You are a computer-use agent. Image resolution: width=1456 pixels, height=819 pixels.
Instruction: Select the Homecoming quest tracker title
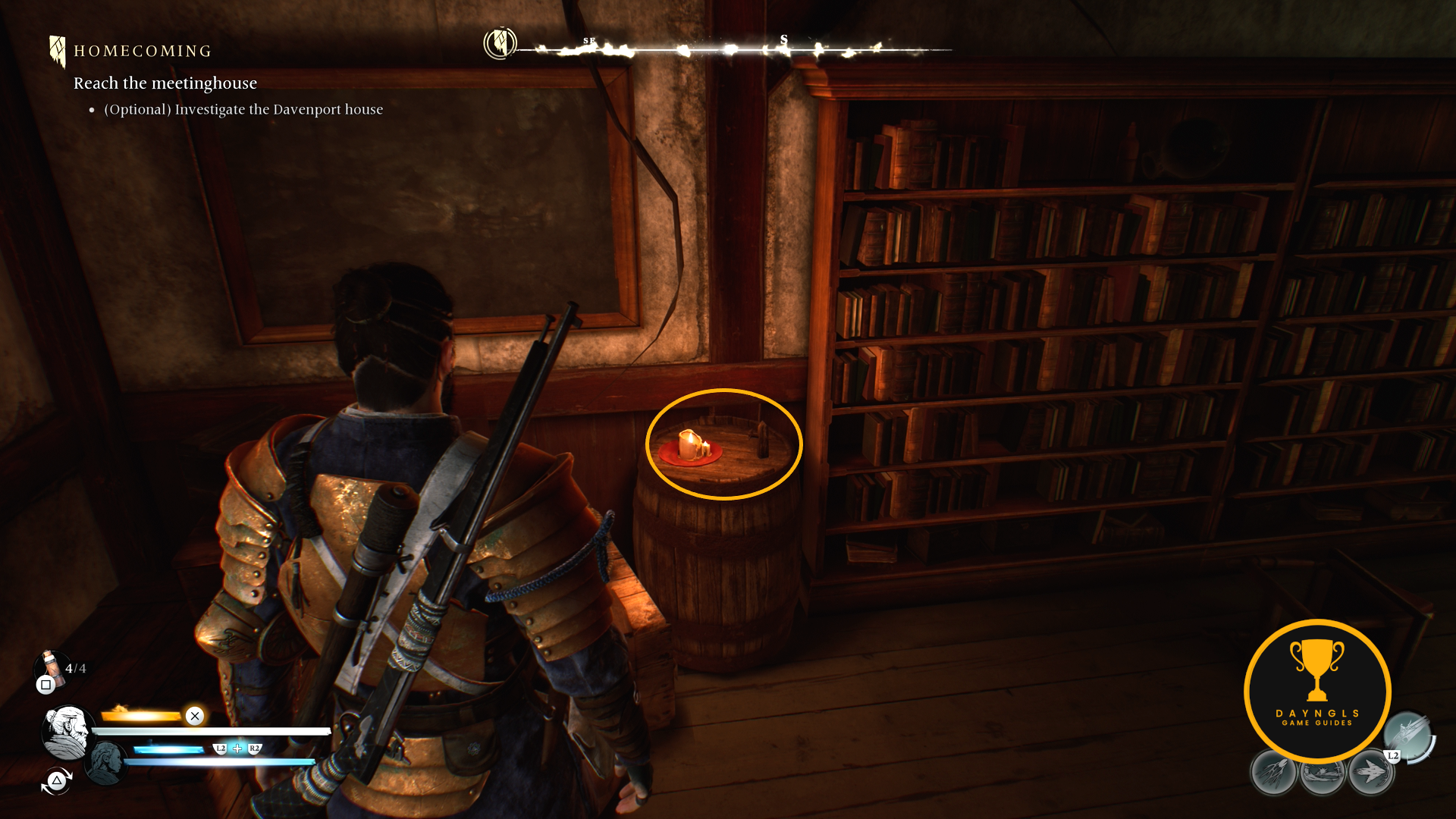click(x=142, y=52)
